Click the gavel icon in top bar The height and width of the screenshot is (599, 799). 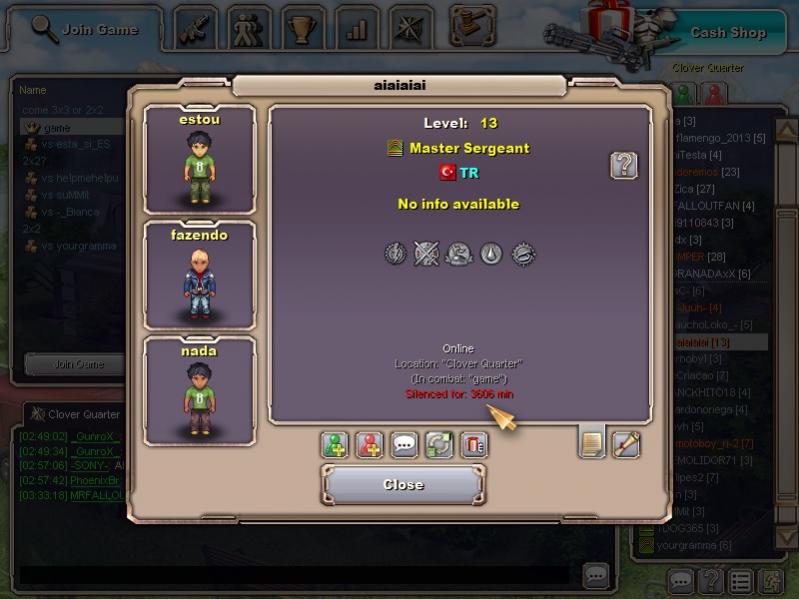pos(472,26)
